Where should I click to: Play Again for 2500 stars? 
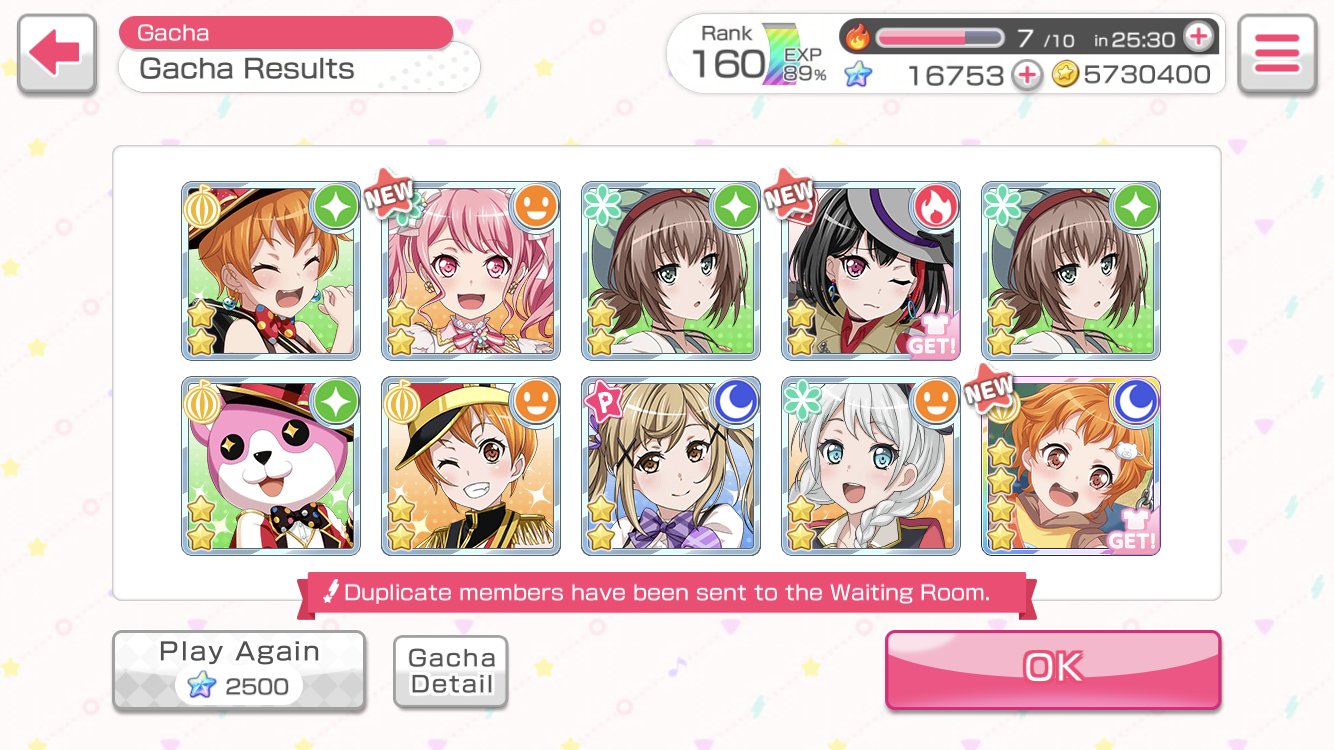[238, 670]
